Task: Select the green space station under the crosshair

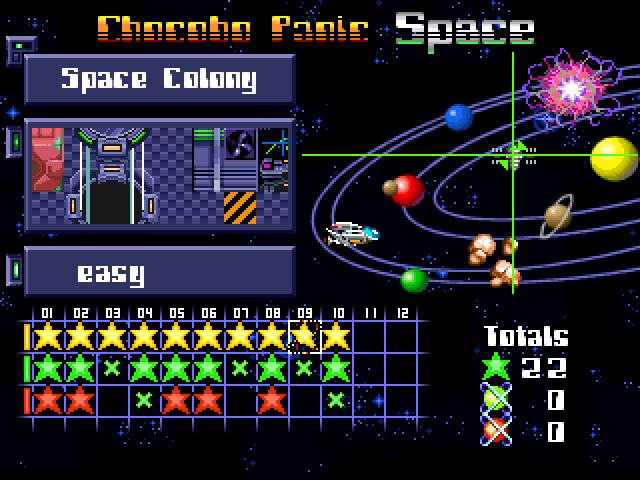Action: click(x=514, y=154)
